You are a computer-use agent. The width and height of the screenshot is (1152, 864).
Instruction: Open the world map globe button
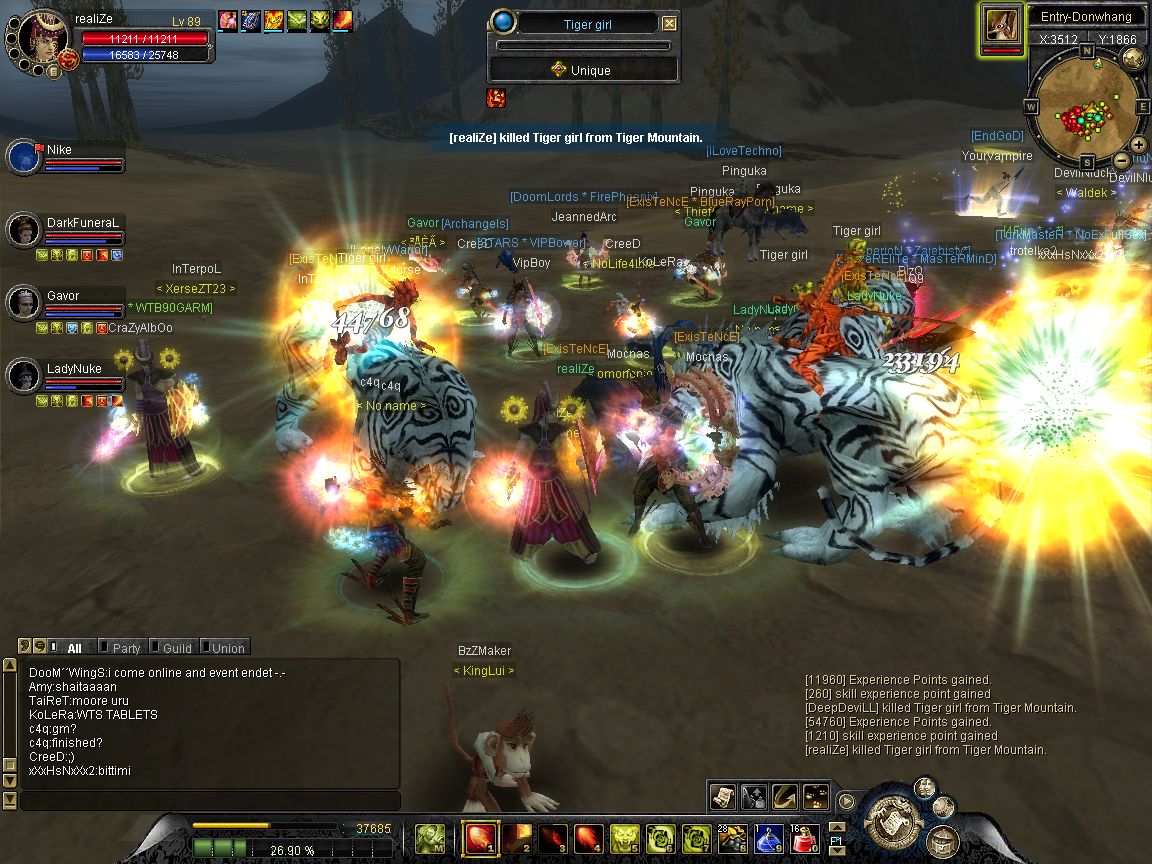click(1133, 59)
